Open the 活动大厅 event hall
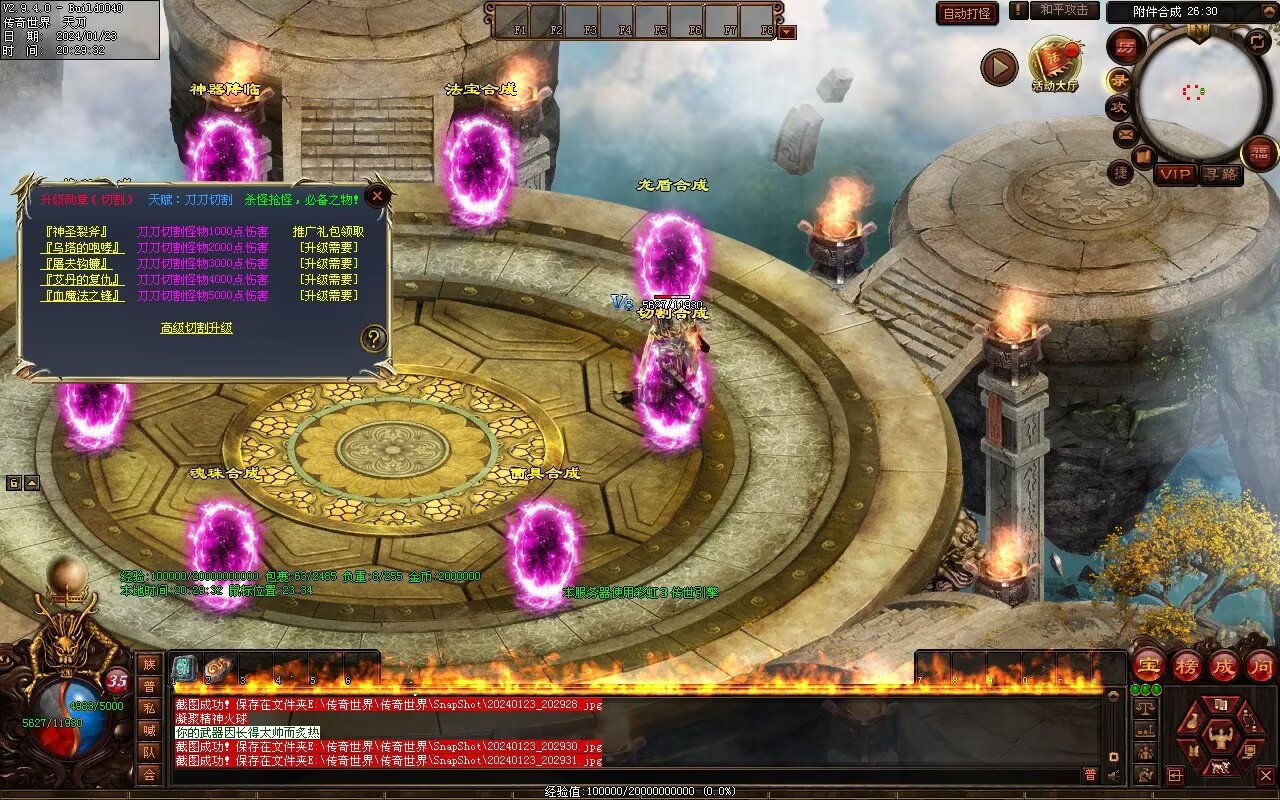 pyautogui.click(x=1055, y=63)
